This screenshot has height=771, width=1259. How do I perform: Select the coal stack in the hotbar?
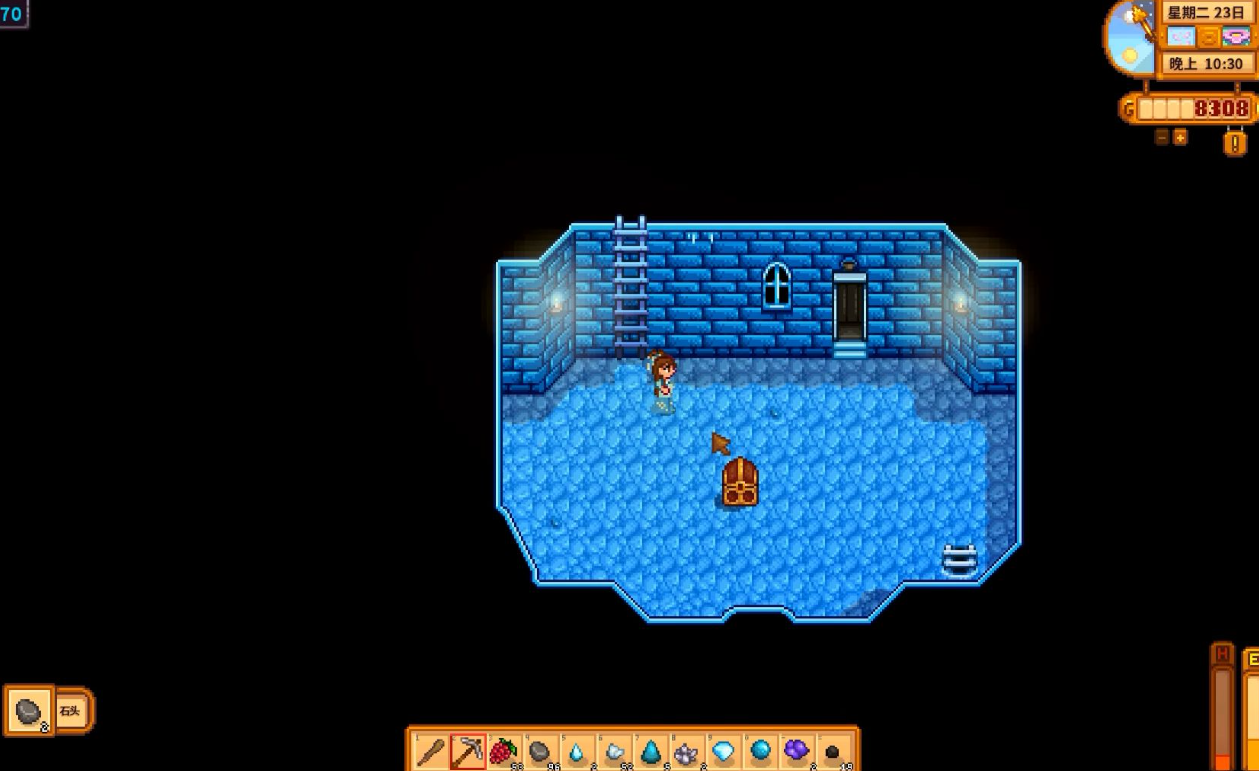coord(833,751)
